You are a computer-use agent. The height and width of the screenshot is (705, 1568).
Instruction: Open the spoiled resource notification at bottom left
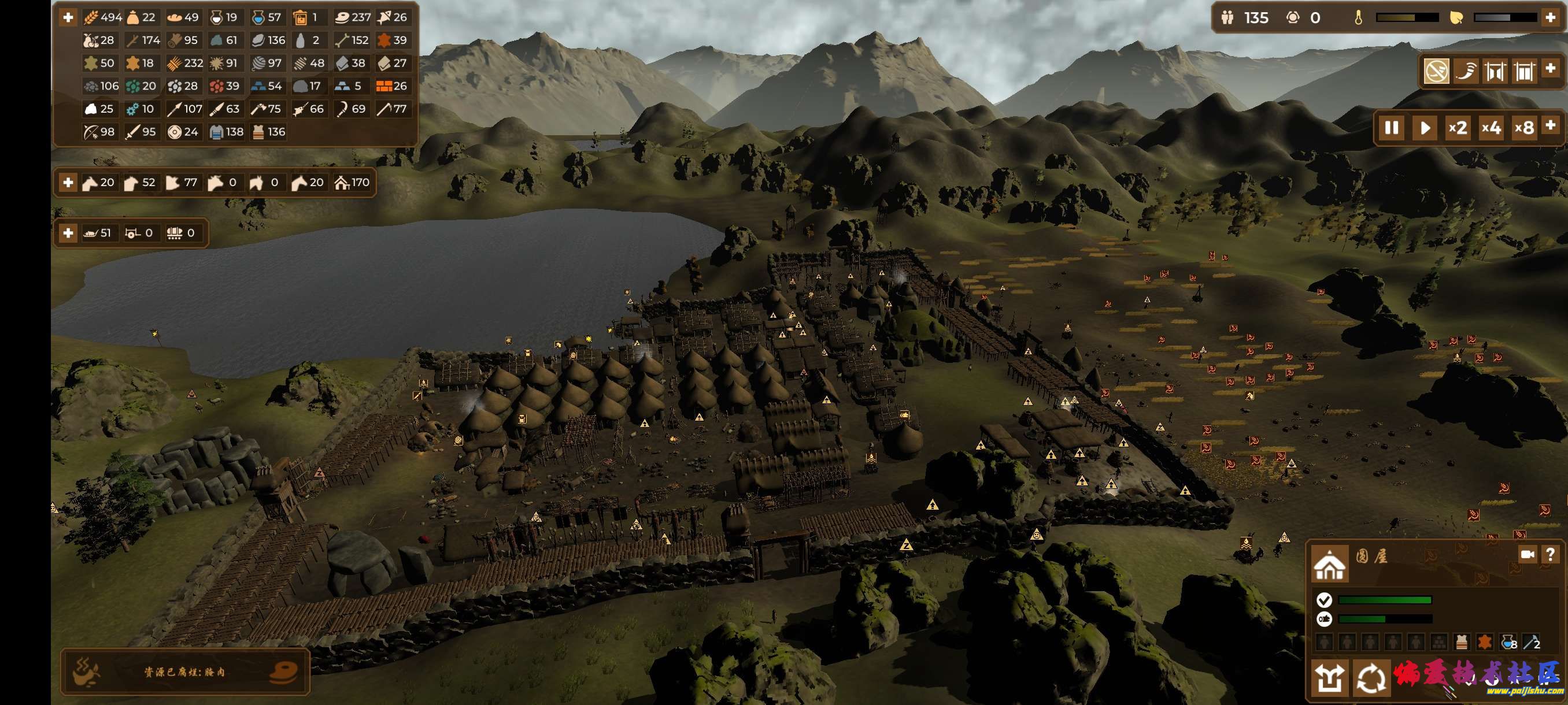(x=184, y=671)
